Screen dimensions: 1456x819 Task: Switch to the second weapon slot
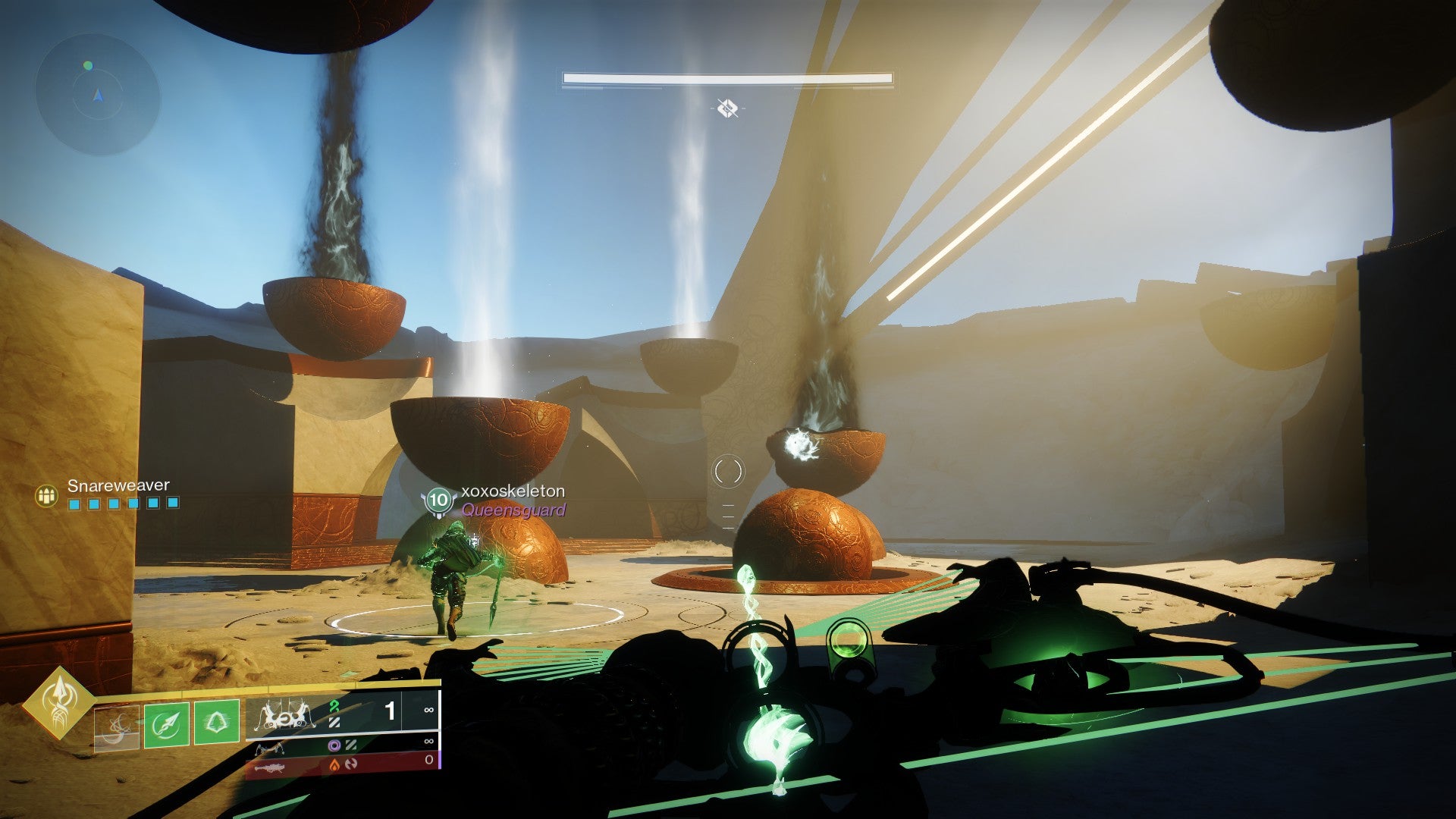[x=343, y=747]
